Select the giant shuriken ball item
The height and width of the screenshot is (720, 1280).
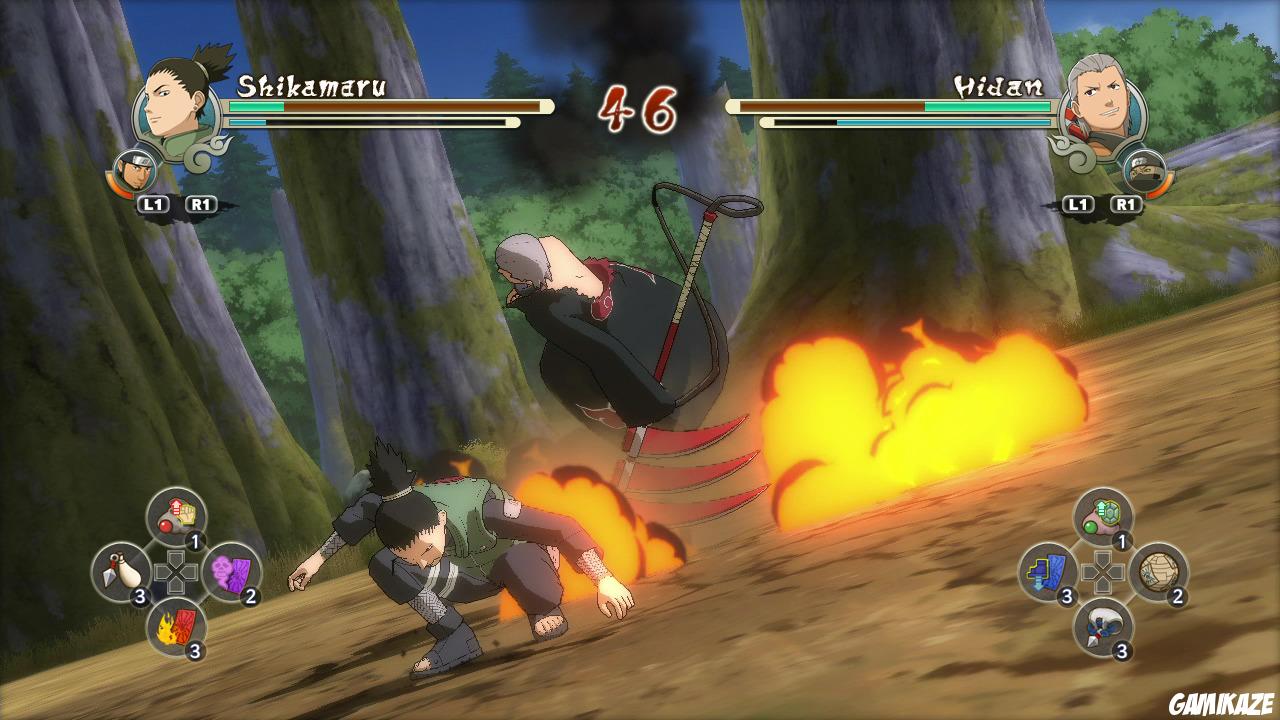click(x=1159, y=571)
